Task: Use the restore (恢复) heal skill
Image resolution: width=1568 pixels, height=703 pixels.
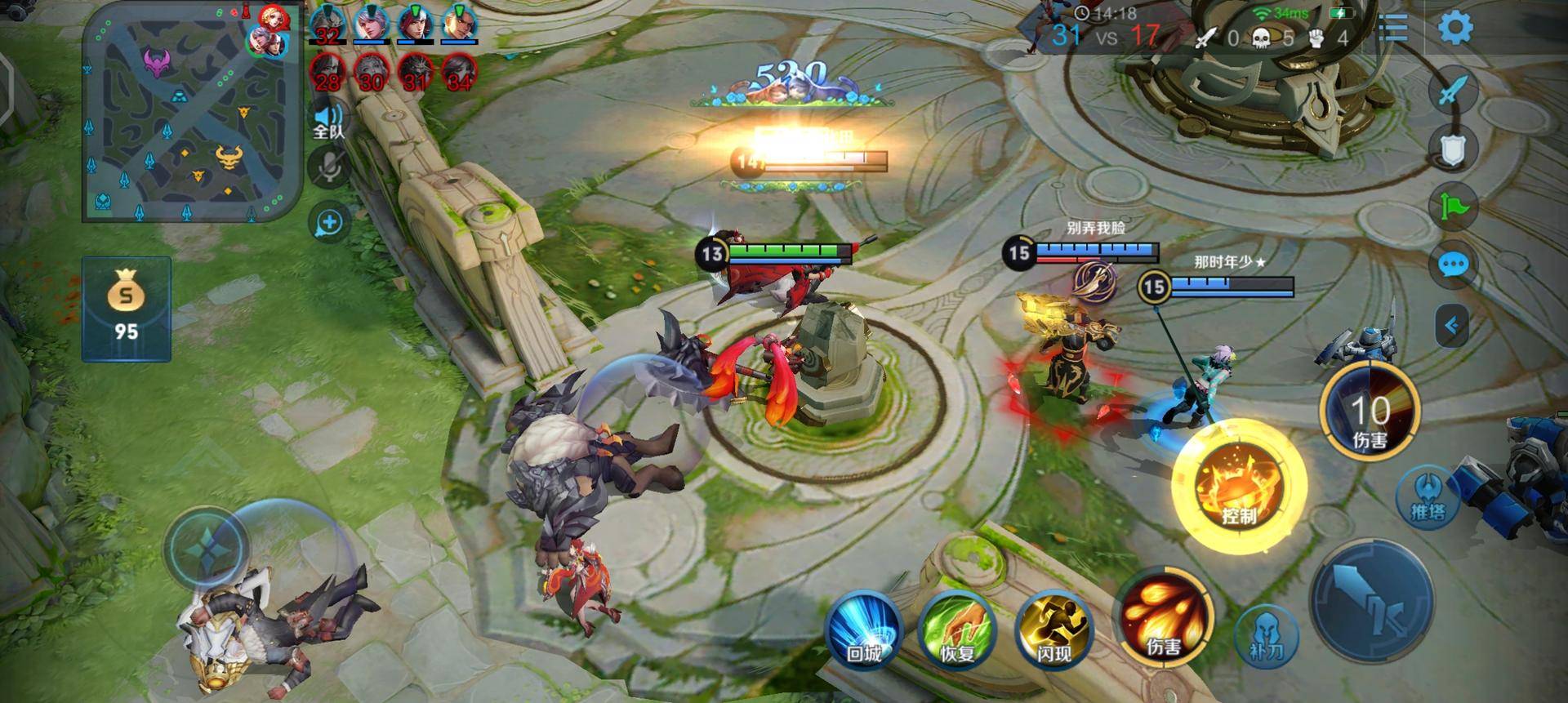Action: coord(957,632)
